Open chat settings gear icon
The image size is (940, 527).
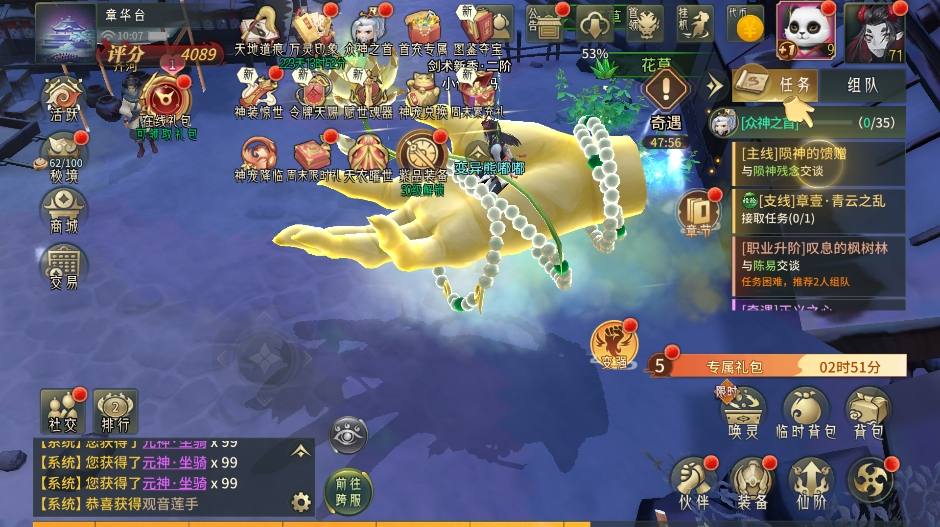point(300,501)
